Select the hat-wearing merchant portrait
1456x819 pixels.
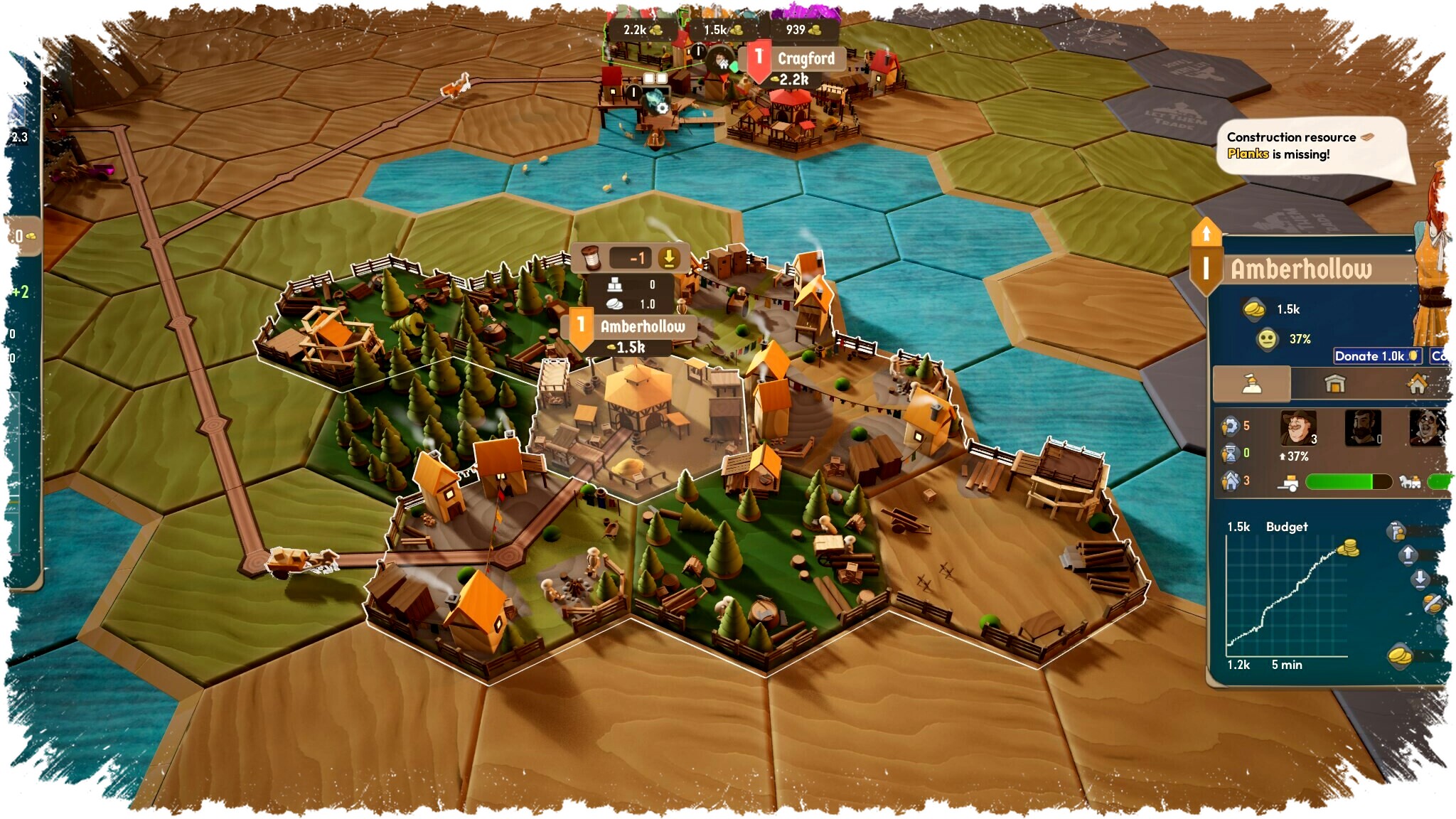[1297, 428]
